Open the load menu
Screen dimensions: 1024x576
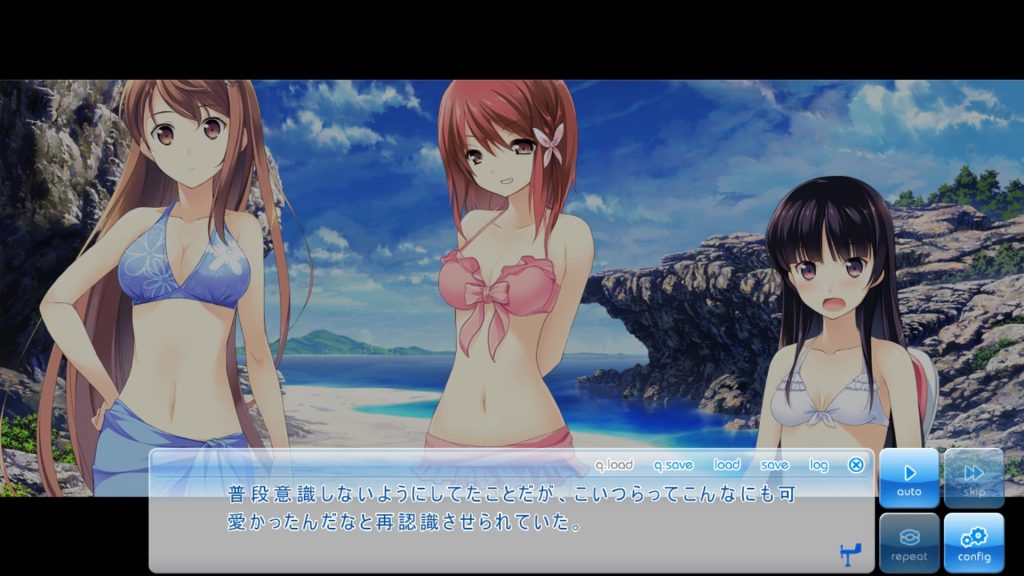tap(727, 465)
